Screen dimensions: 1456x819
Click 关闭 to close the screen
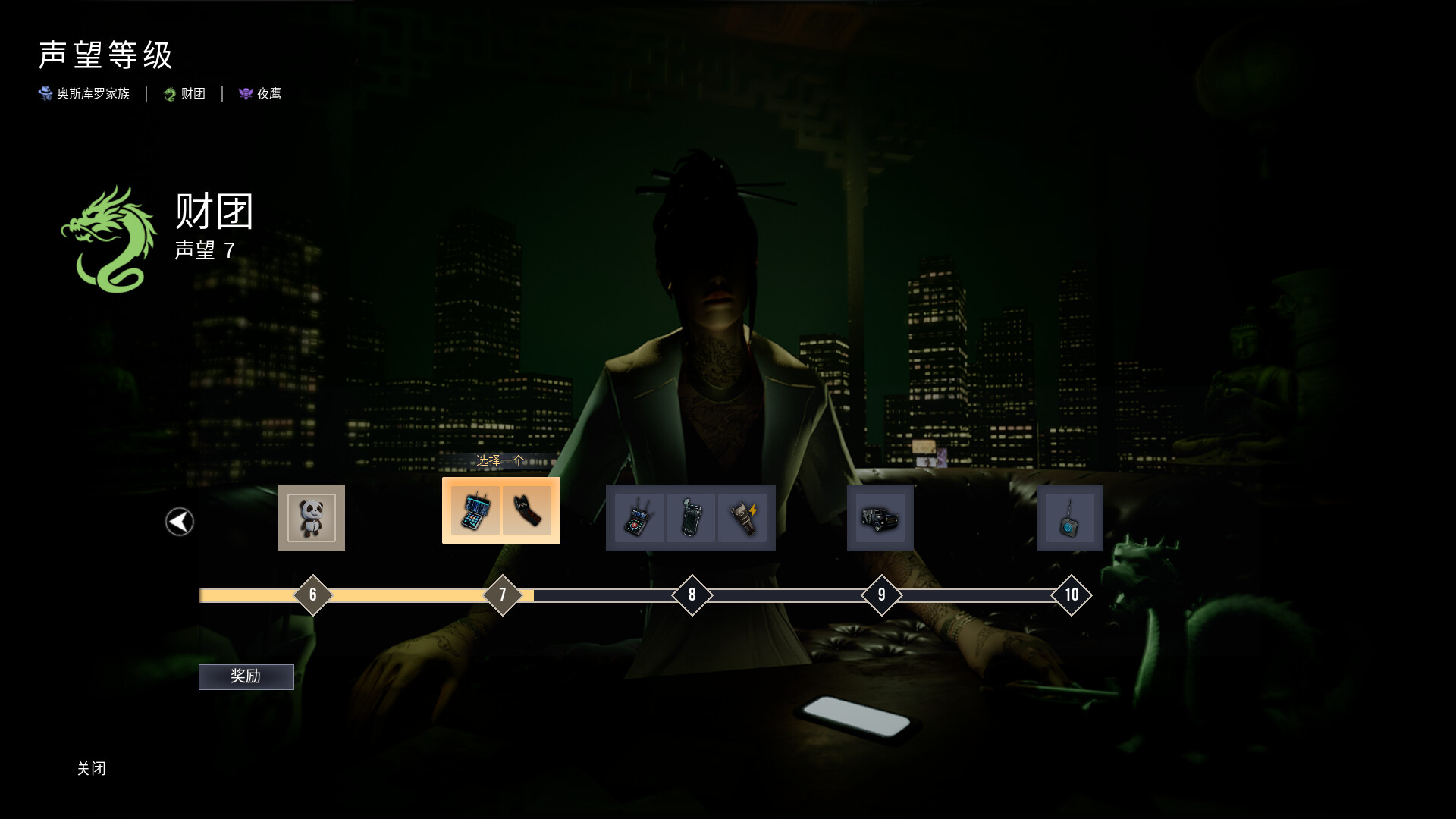[x=93, y=769]
